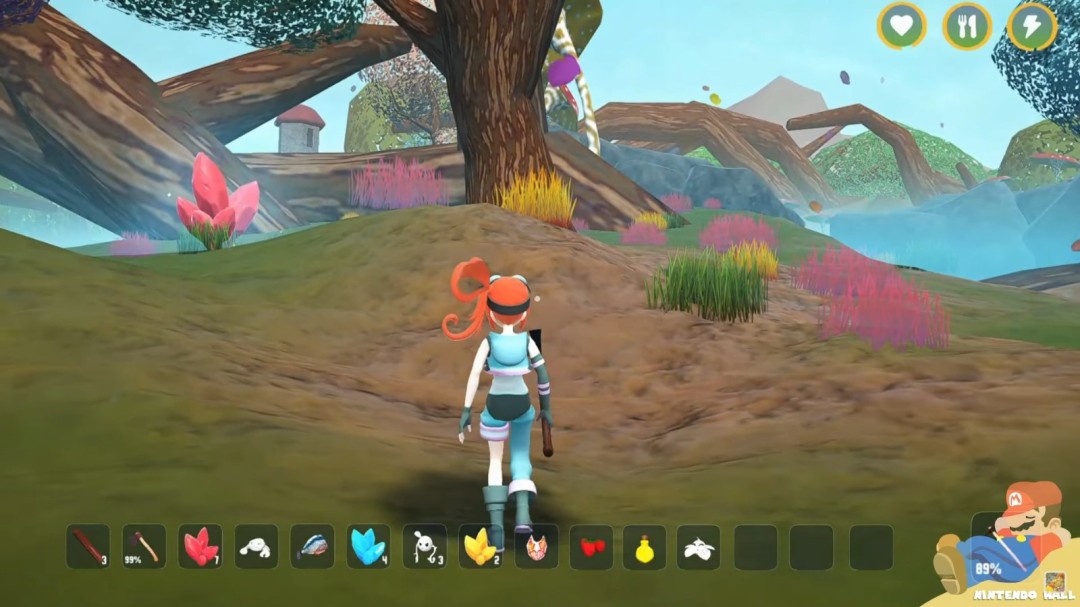The image size is (1080, 607).
Task: Choose the white stone item slot
Action: click(x=256, y=547)
